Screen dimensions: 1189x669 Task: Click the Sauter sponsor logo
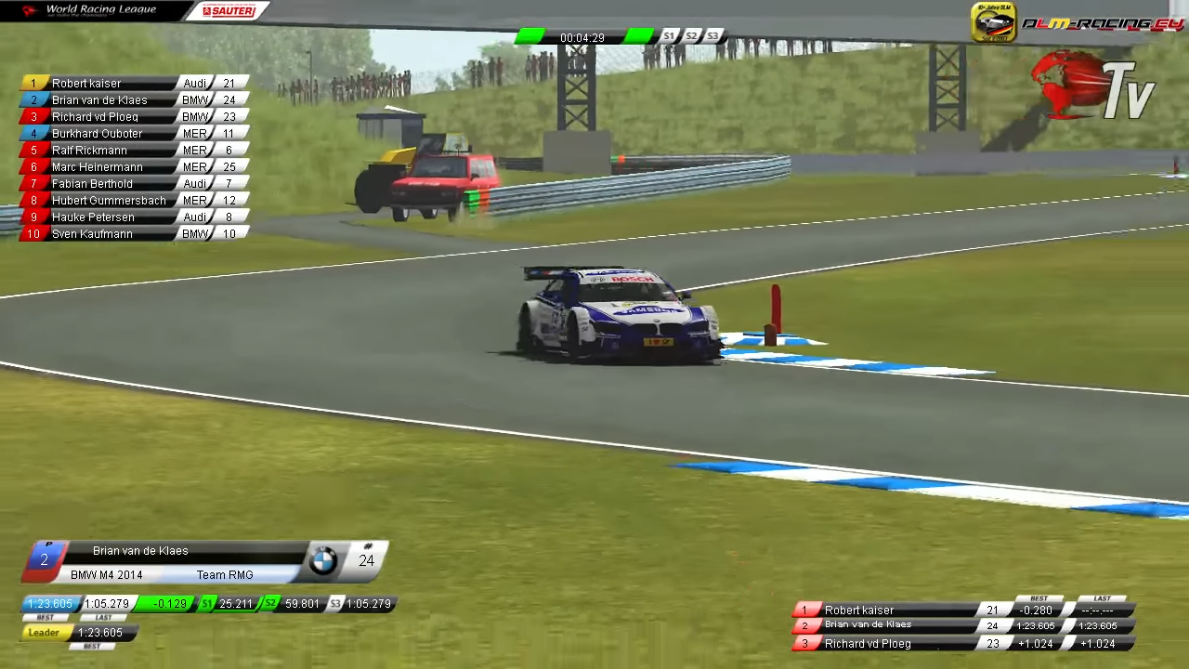click(x=229, y=11)
